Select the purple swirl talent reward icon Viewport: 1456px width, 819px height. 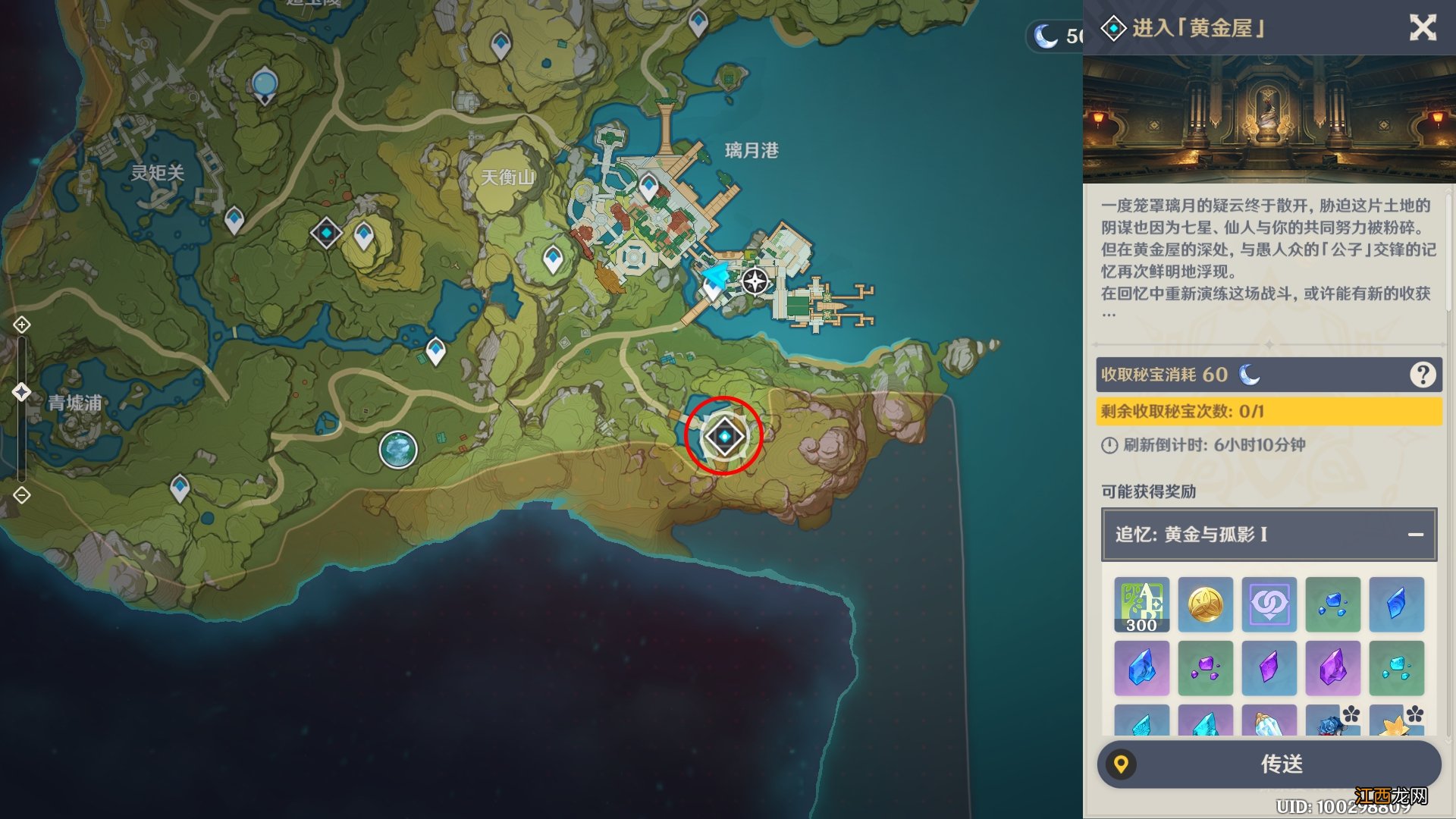(1269, 604)
